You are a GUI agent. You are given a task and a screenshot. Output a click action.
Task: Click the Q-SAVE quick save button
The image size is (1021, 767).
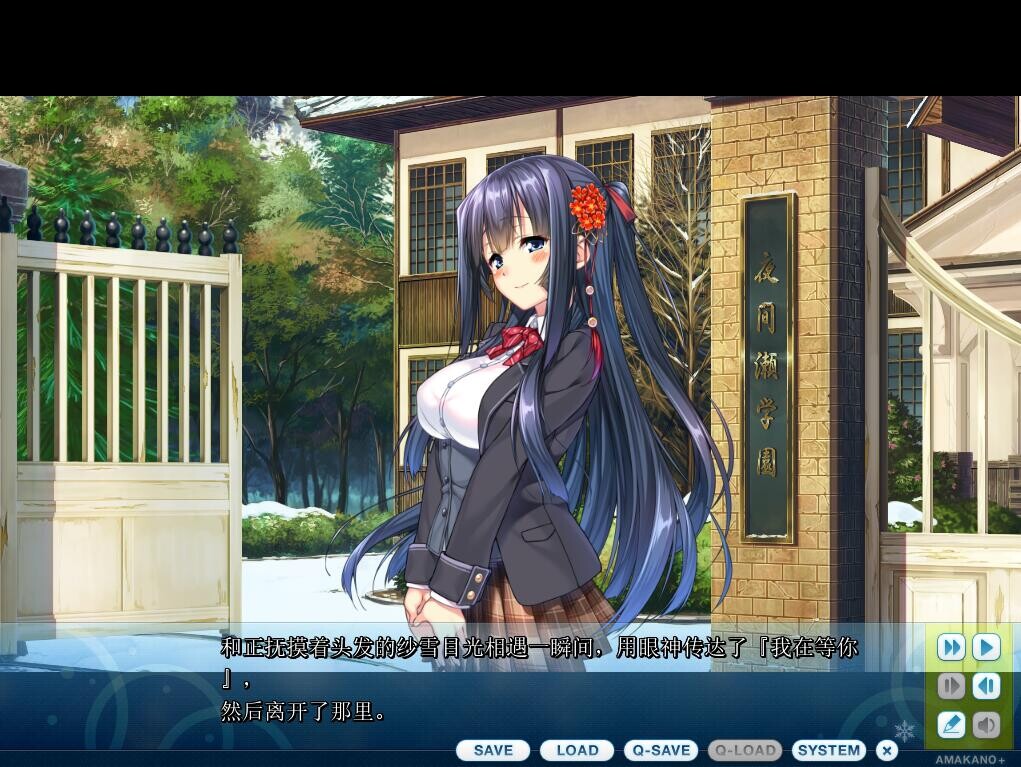point(661,750)
